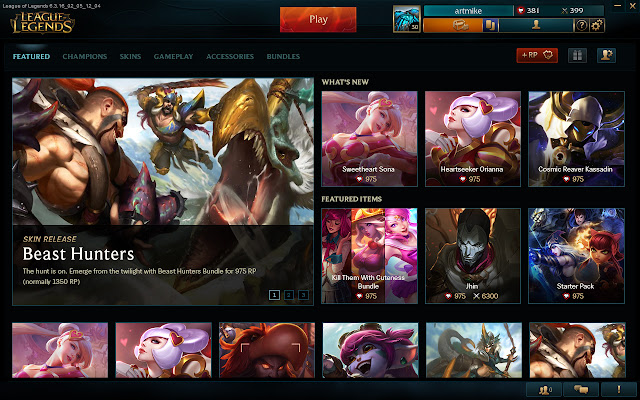Open the settings gear icon
This screenshot has height=400, width=640.
[x=597, y=25]
